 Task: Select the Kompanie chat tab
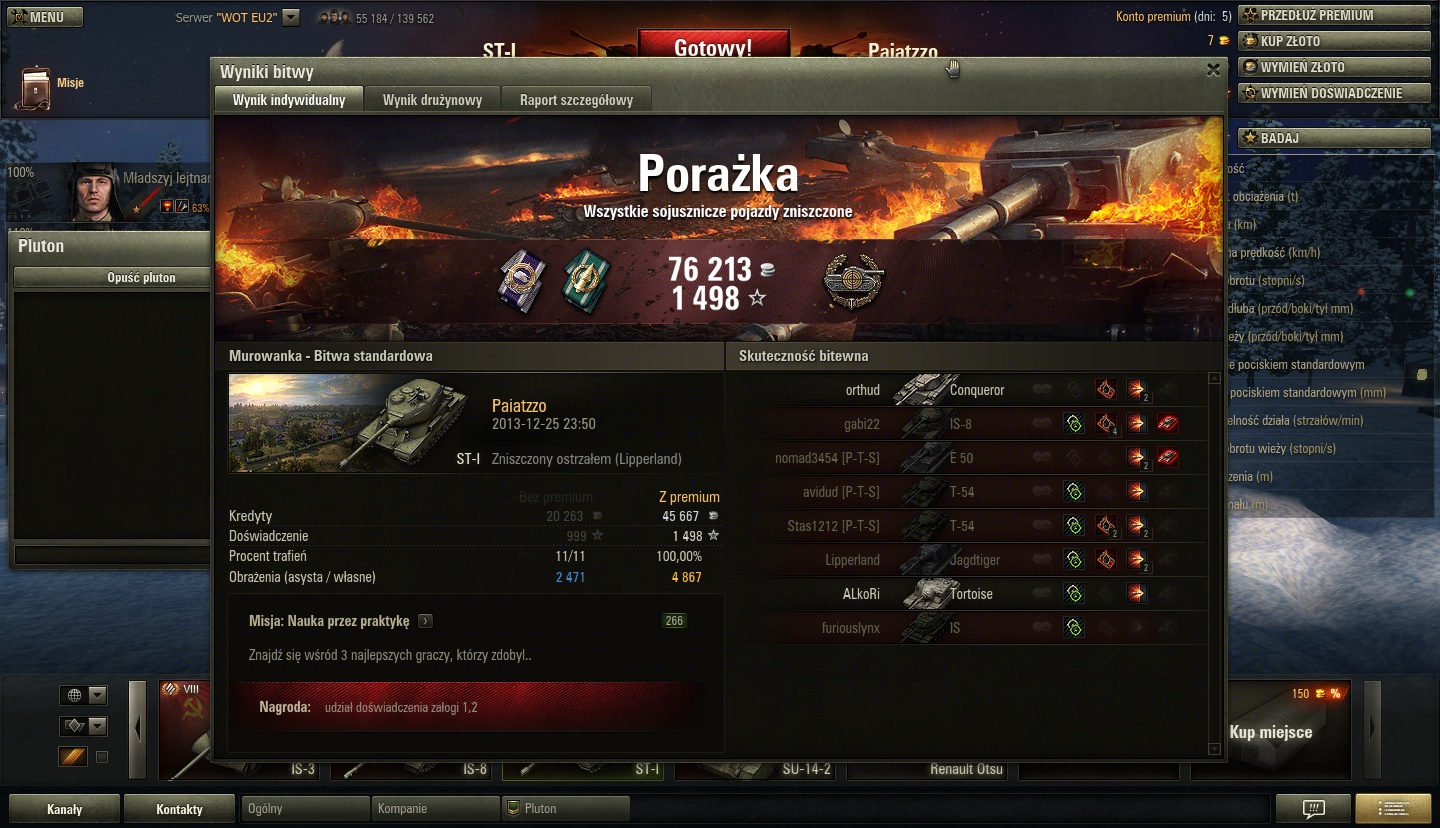pos(434,808)
